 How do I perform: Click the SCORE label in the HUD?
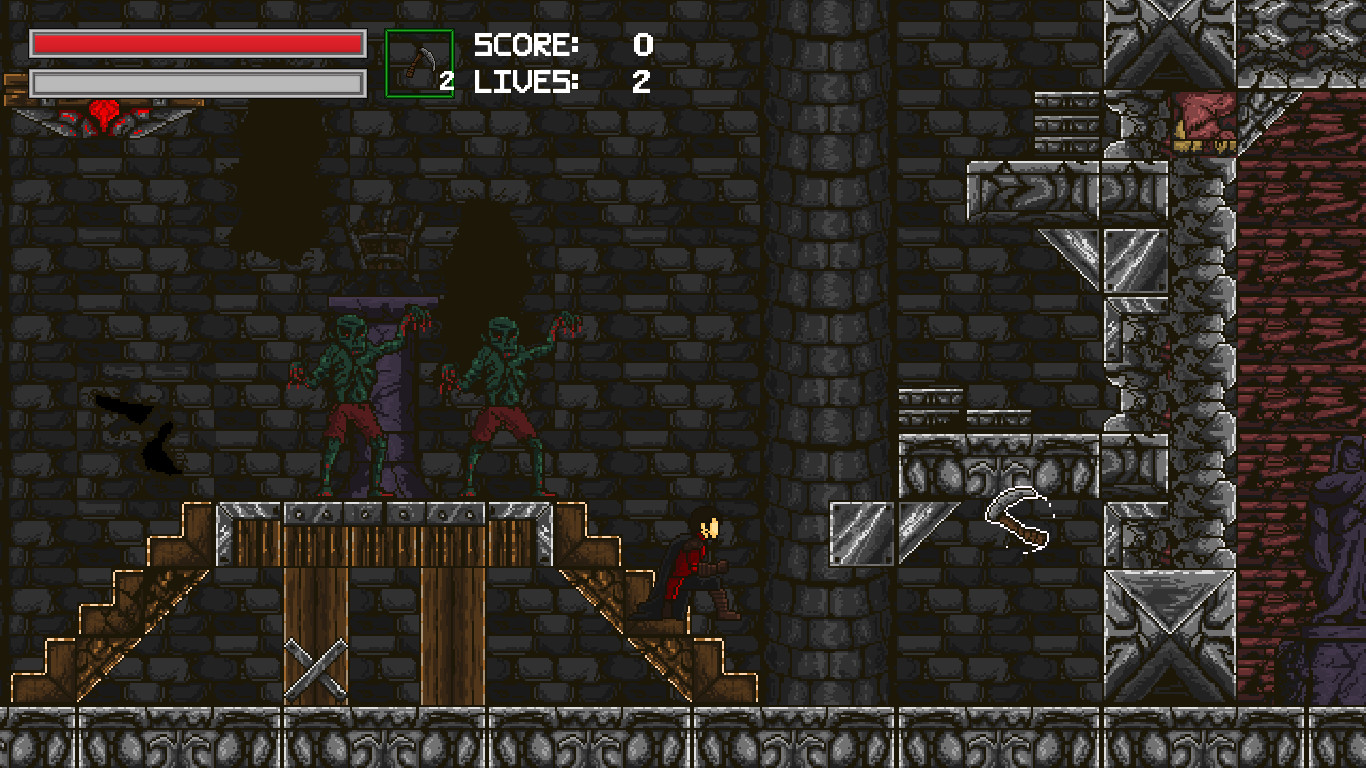click(x=524, y=44)
